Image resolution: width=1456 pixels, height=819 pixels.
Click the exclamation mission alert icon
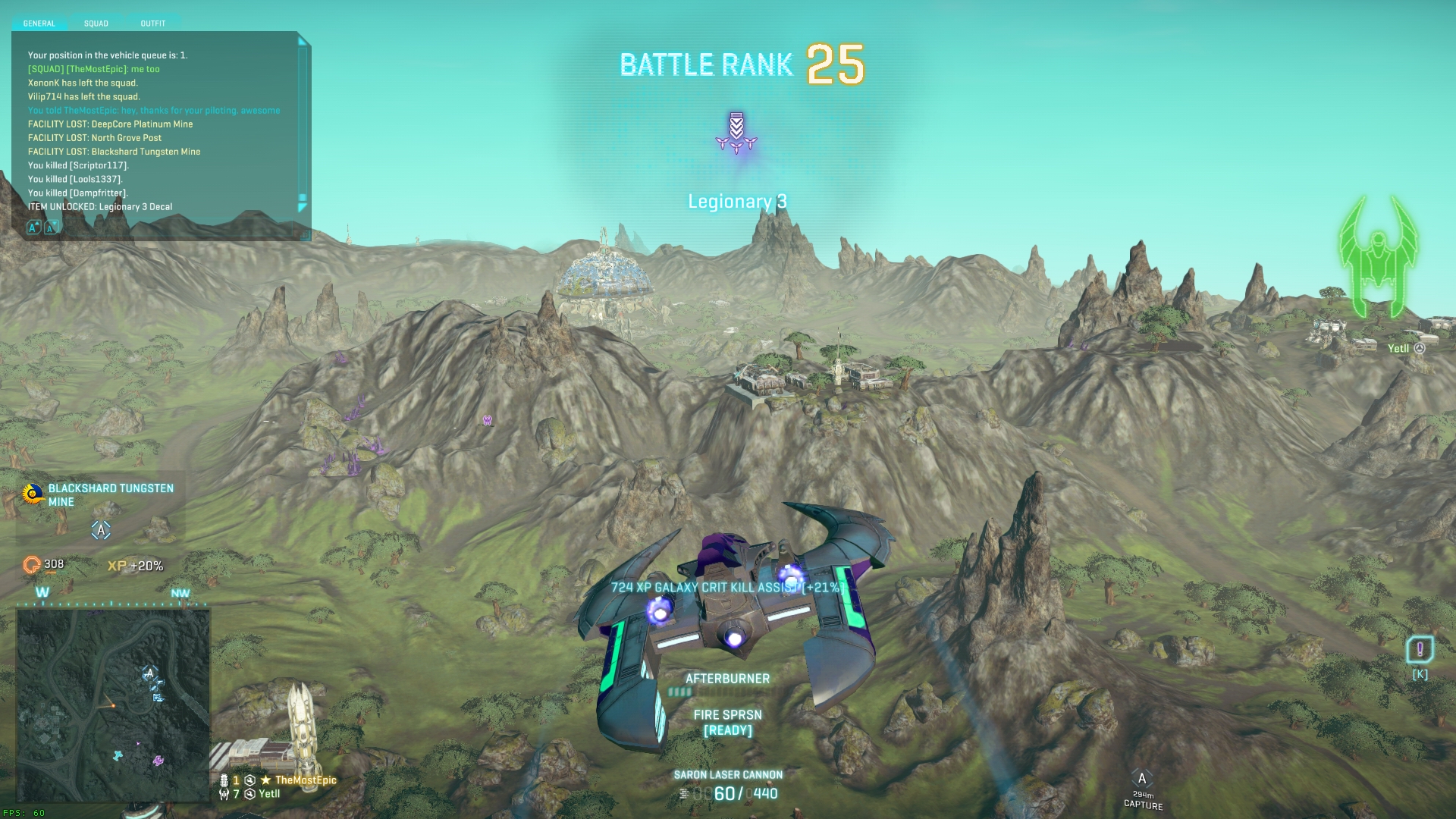pyautogui.click(x=1420, y=649)
